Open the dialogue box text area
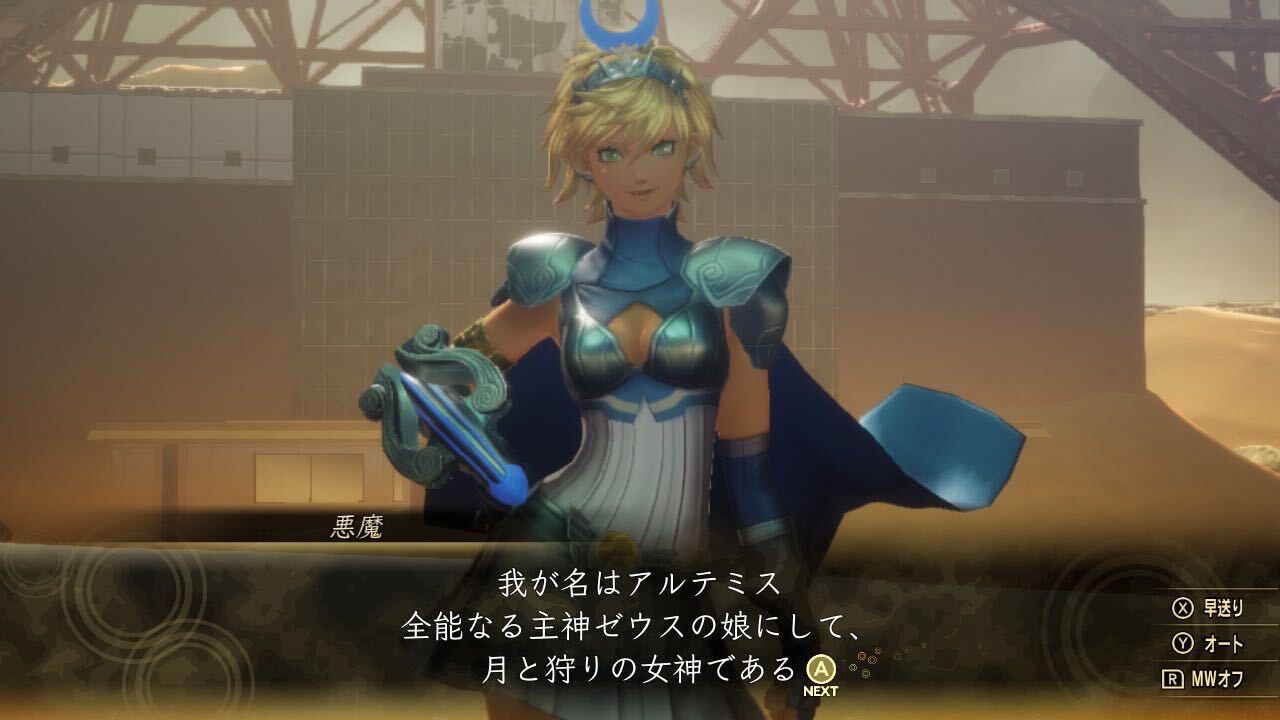 (x=640, y=625)
